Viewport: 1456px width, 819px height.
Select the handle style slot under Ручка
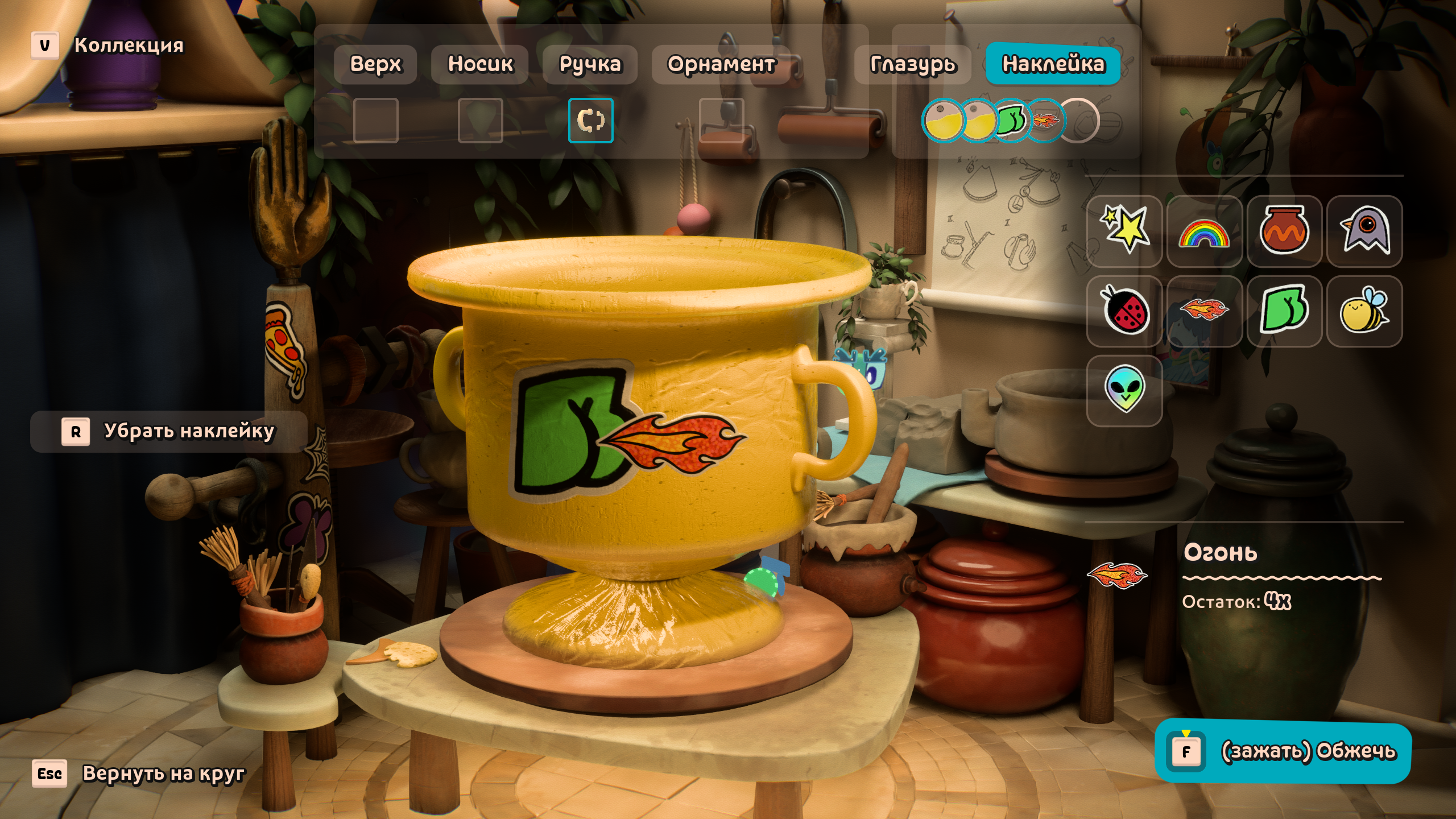[x=590, y=121]
